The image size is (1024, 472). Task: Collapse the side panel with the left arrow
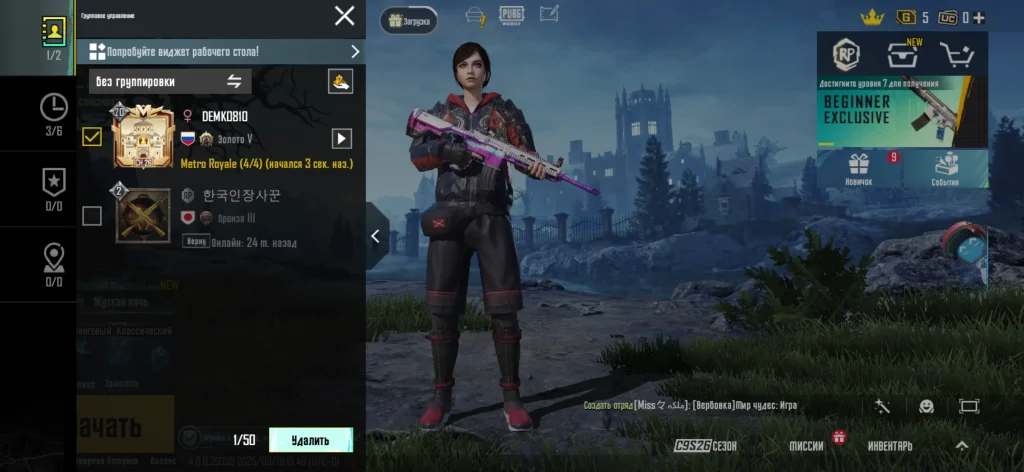point(376,236)
